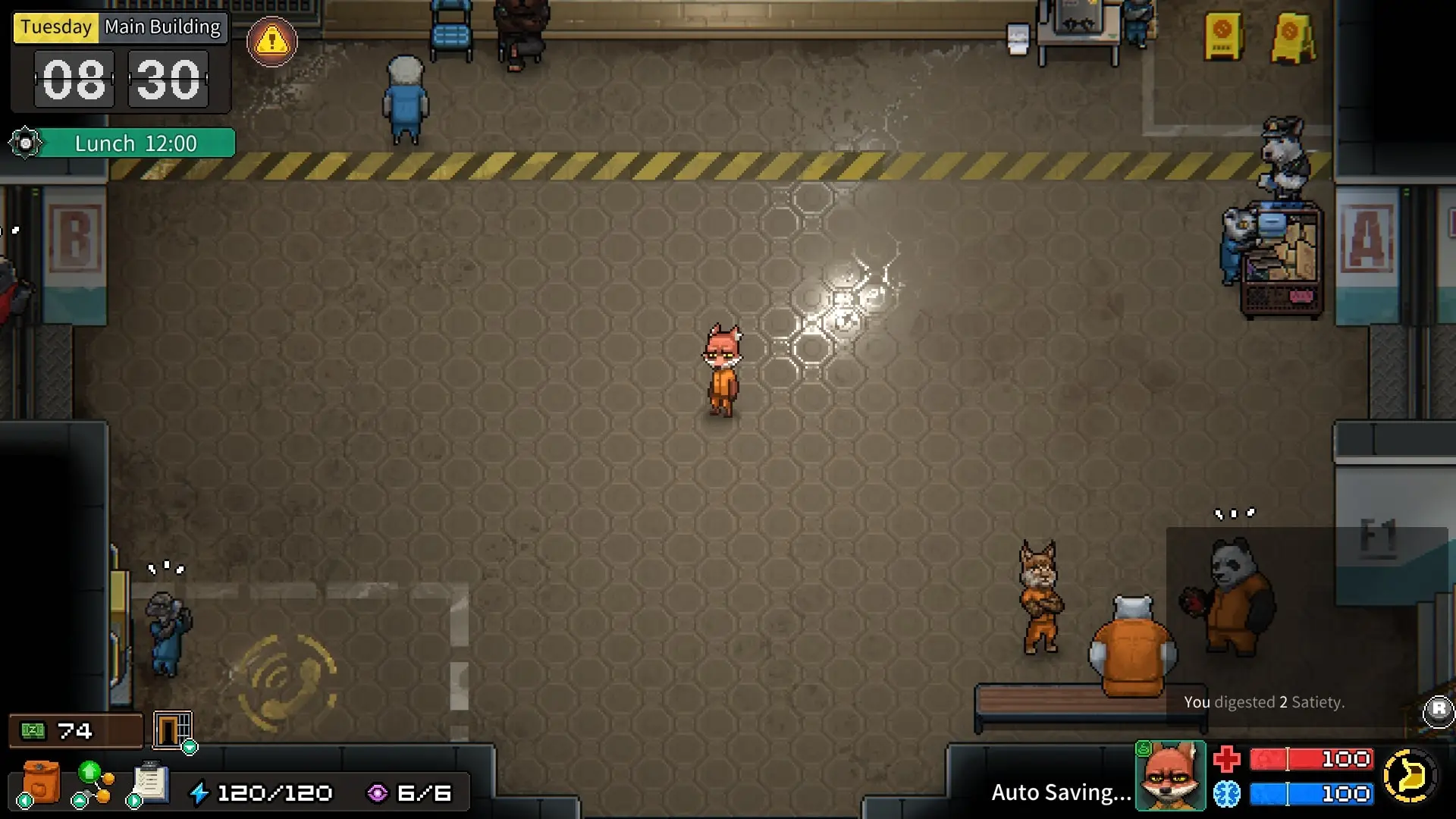Select the fox character portrait

[x=1170, y=776]
